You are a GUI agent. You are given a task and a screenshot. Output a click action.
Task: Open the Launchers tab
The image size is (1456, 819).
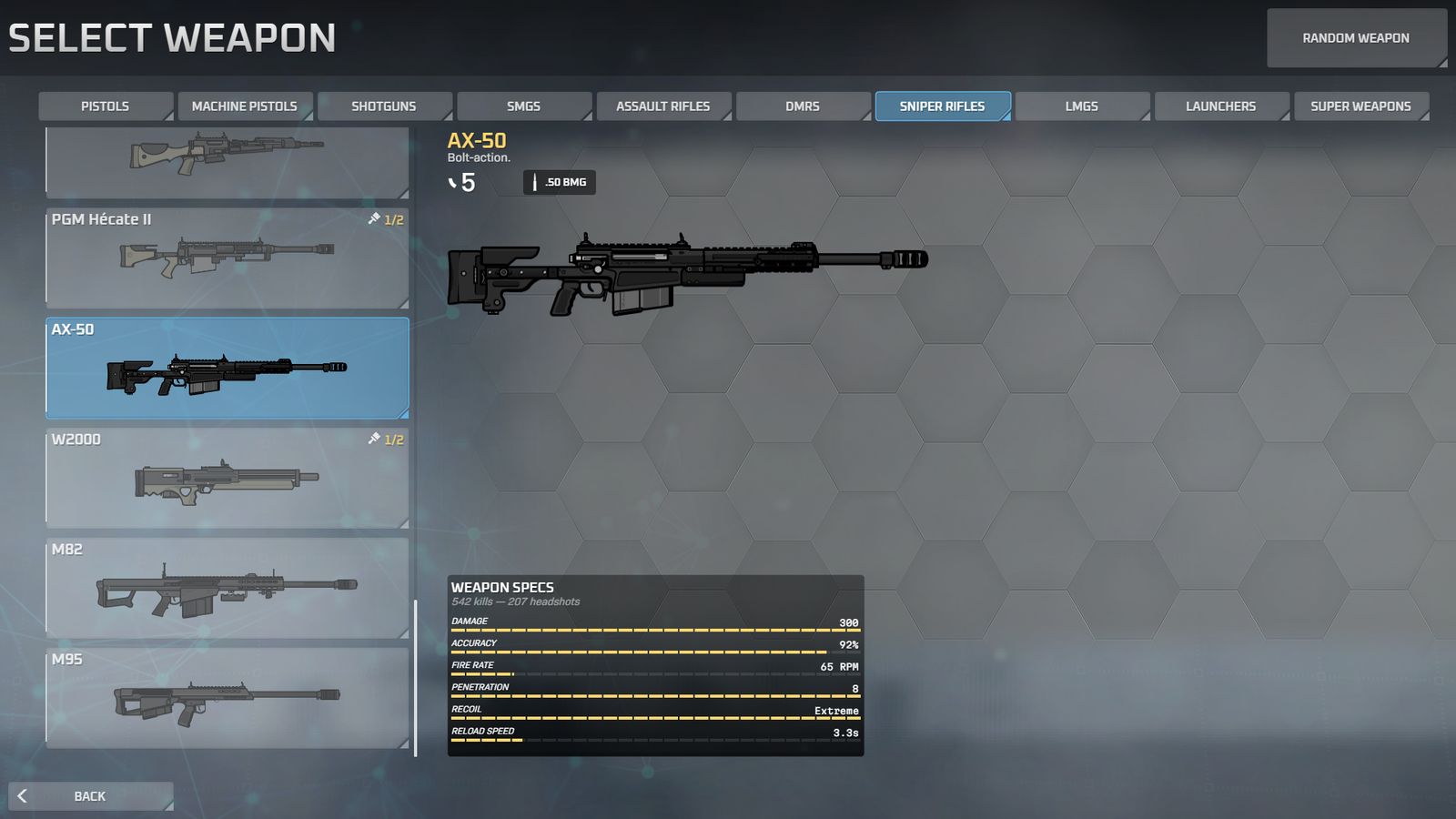tap(1220, 106)
